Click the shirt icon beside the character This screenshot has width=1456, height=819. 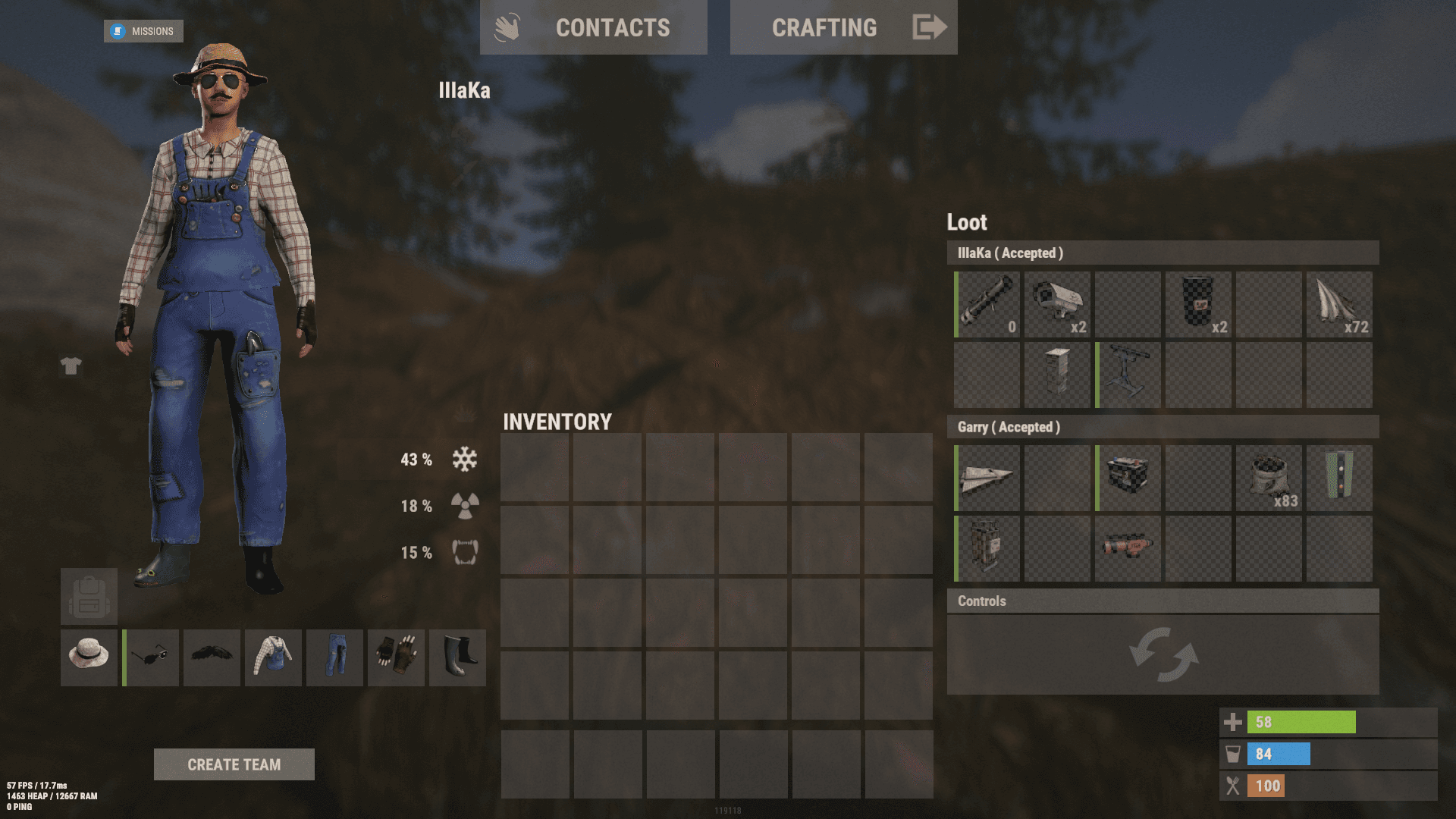click(x=71, y=366)
